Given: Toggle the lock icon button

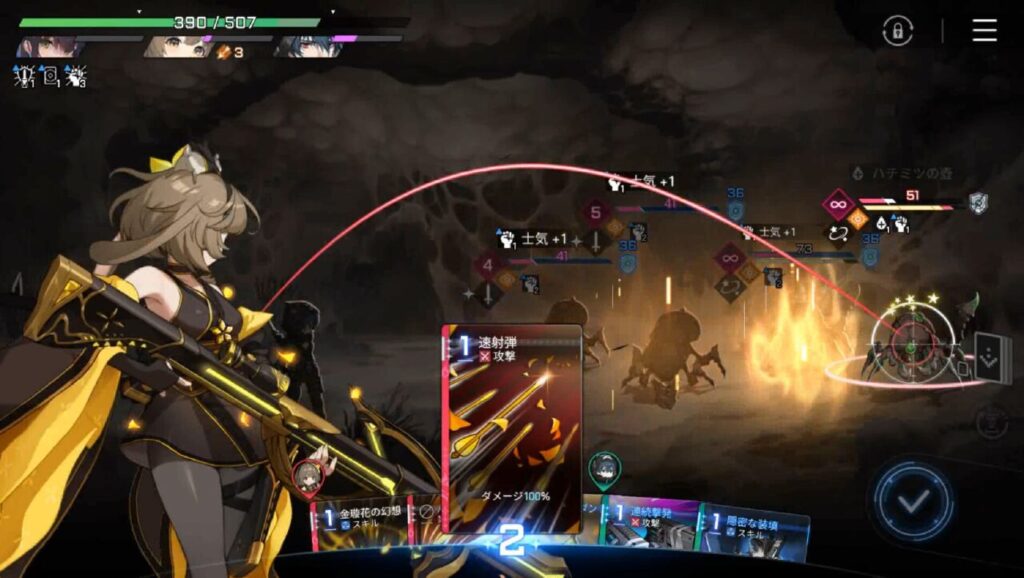Looking at the screenshot, I should tap(897, 31).
